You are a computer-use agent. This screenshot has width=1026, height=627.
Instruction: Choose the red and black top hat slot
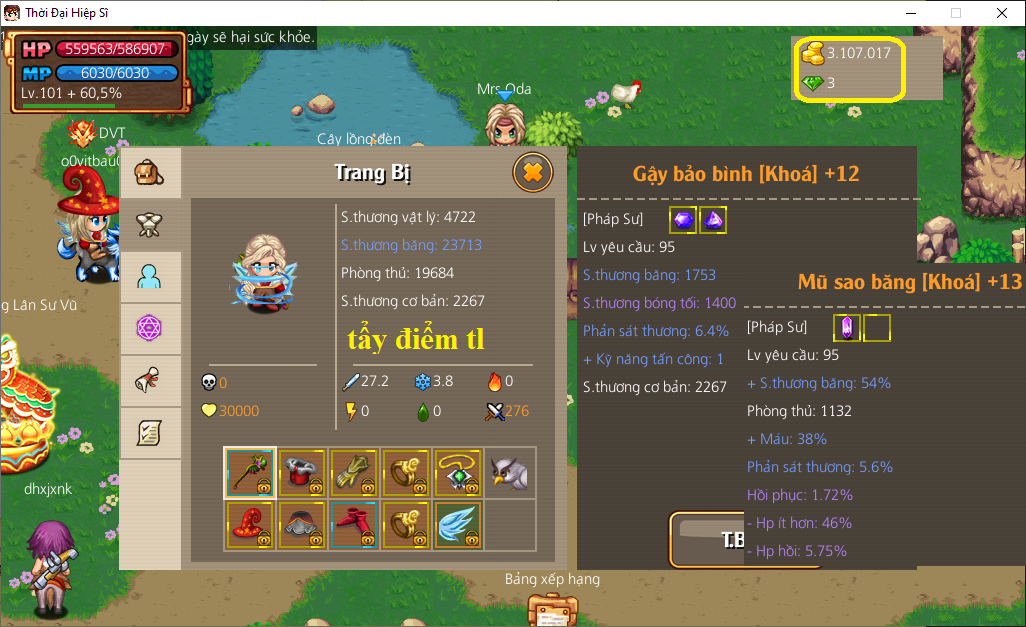[x=302, y=472]
